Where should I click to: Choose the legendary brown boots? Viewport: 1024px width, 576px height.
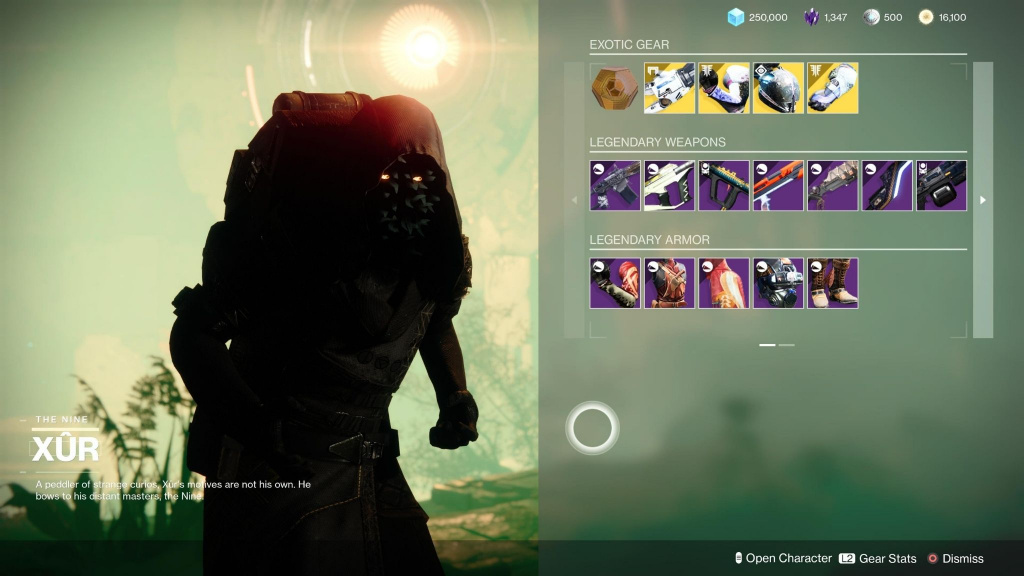[x=832, y=283]
